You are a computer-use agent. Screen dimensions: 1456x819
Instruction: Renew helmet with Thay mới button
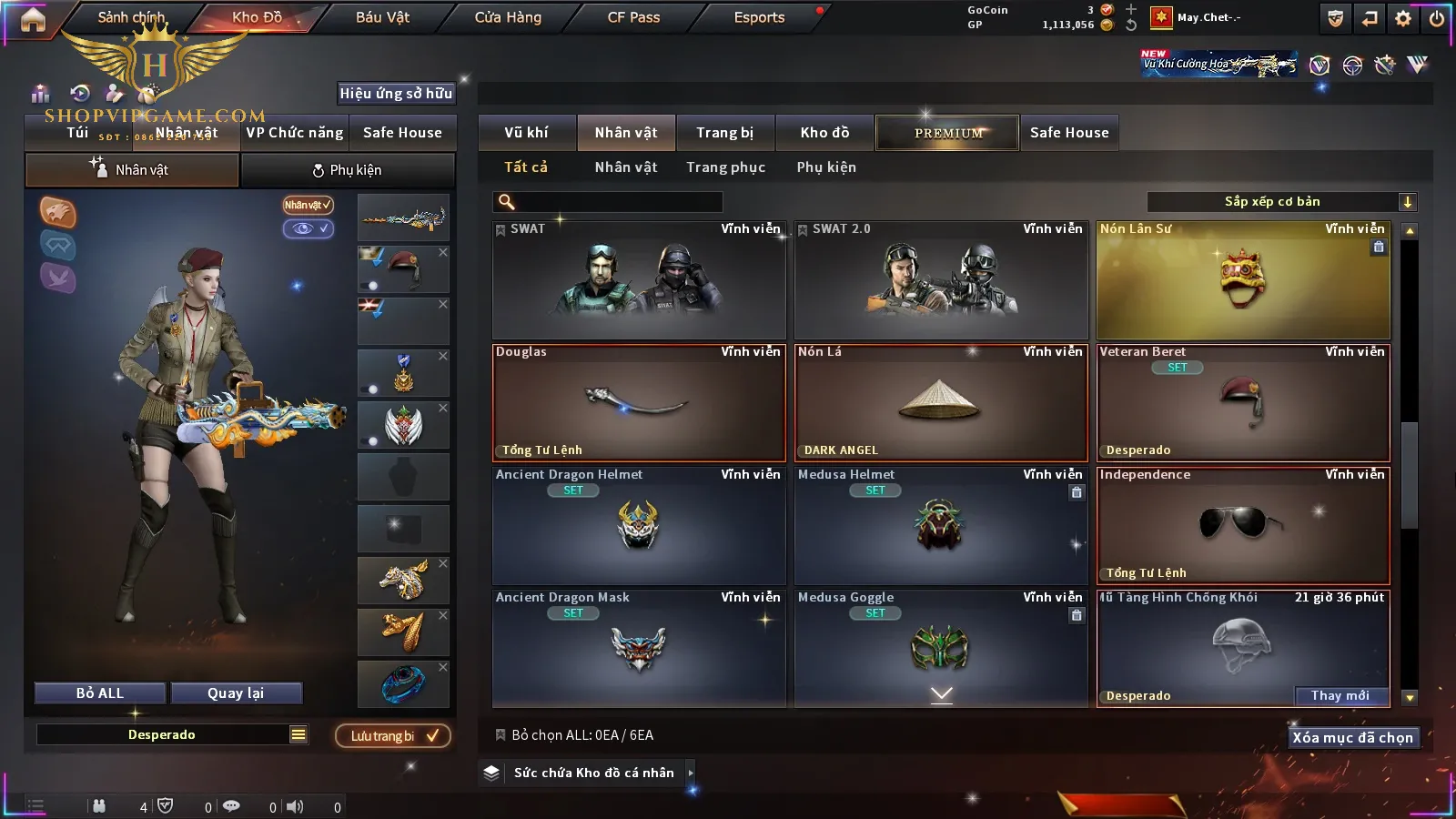(x=1340, y=696)
